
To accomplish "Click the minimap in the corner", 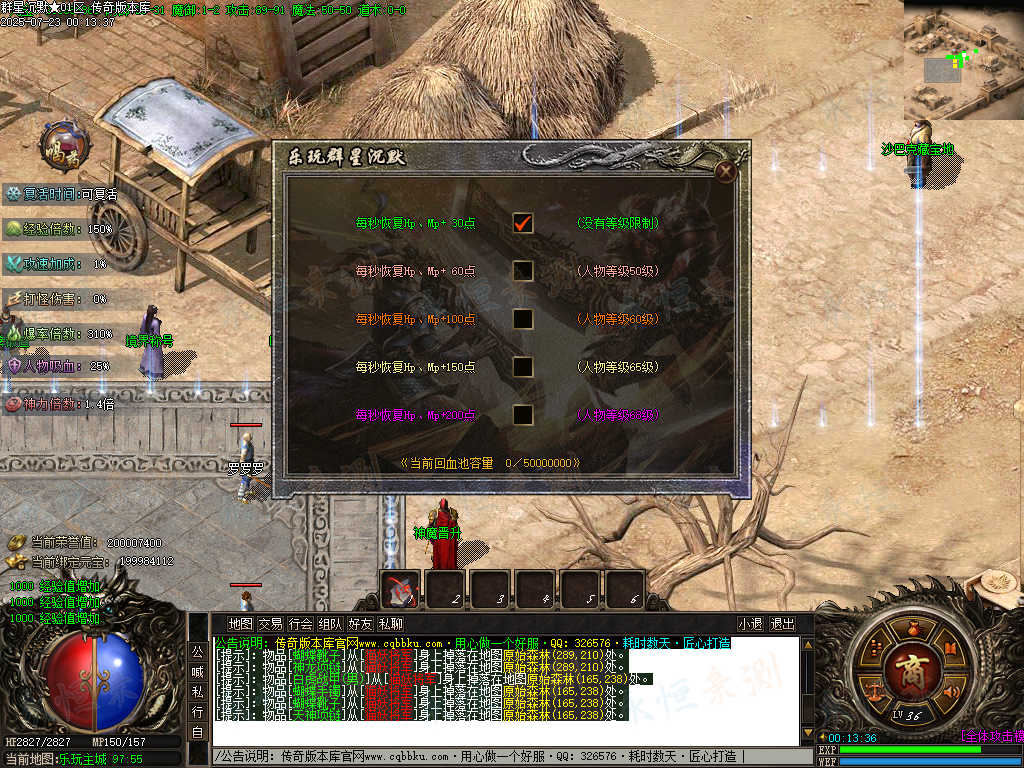I will (x=963, y=60).
